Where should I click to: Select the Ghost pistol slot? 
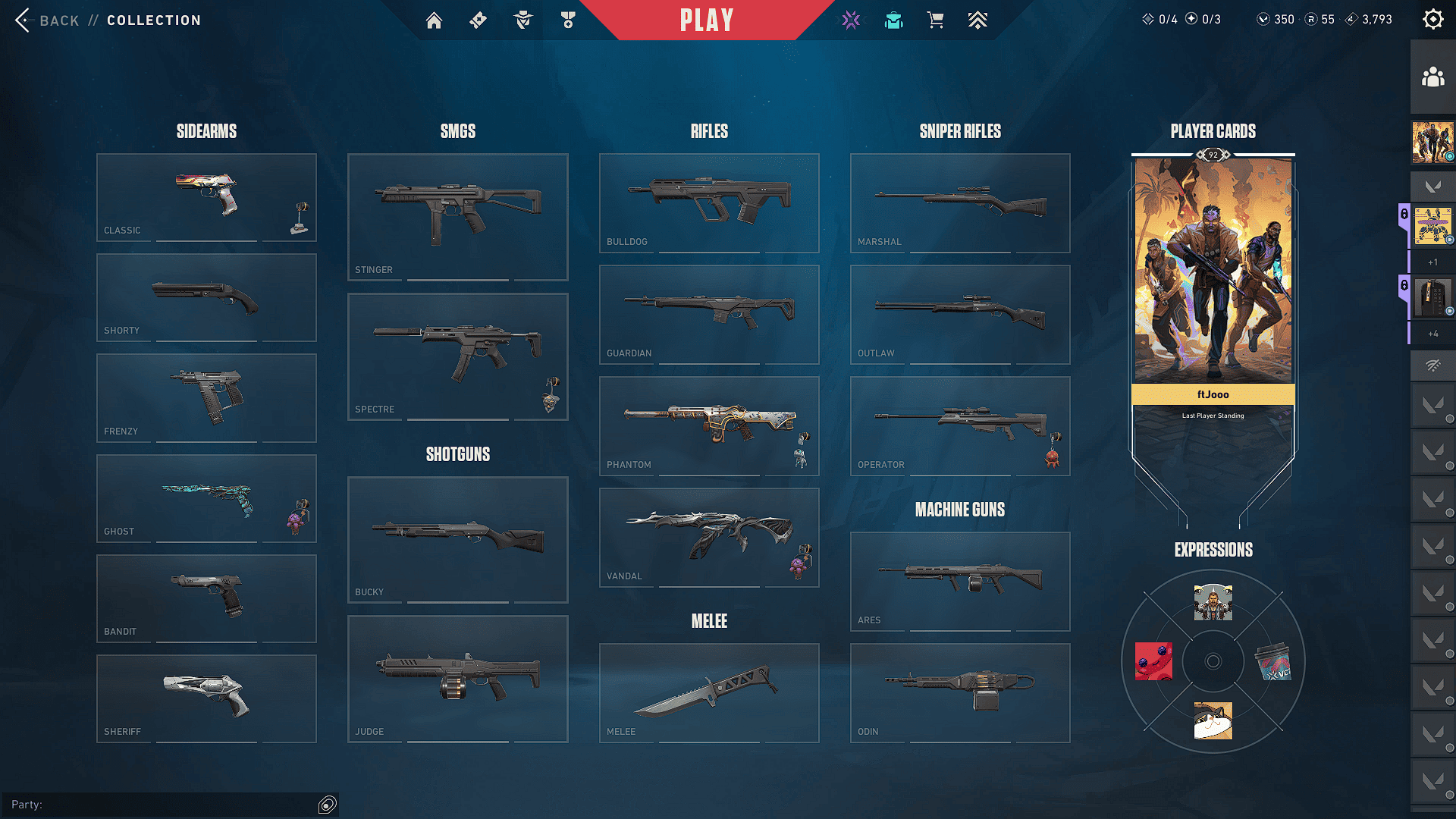tap(206, 498)
